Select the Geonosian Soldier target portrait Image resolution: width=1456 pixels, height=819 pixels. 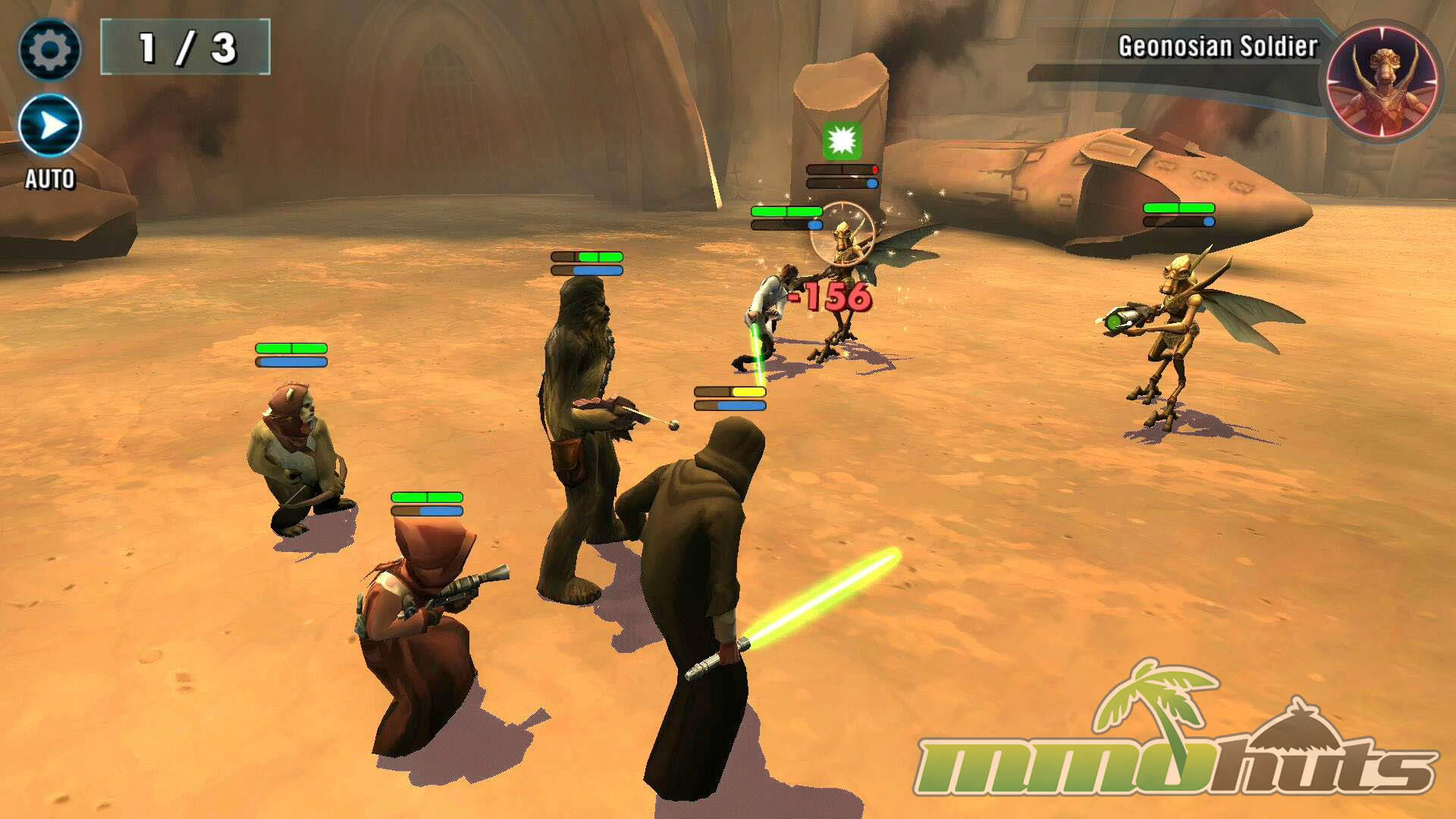(x=1382, y=81)
